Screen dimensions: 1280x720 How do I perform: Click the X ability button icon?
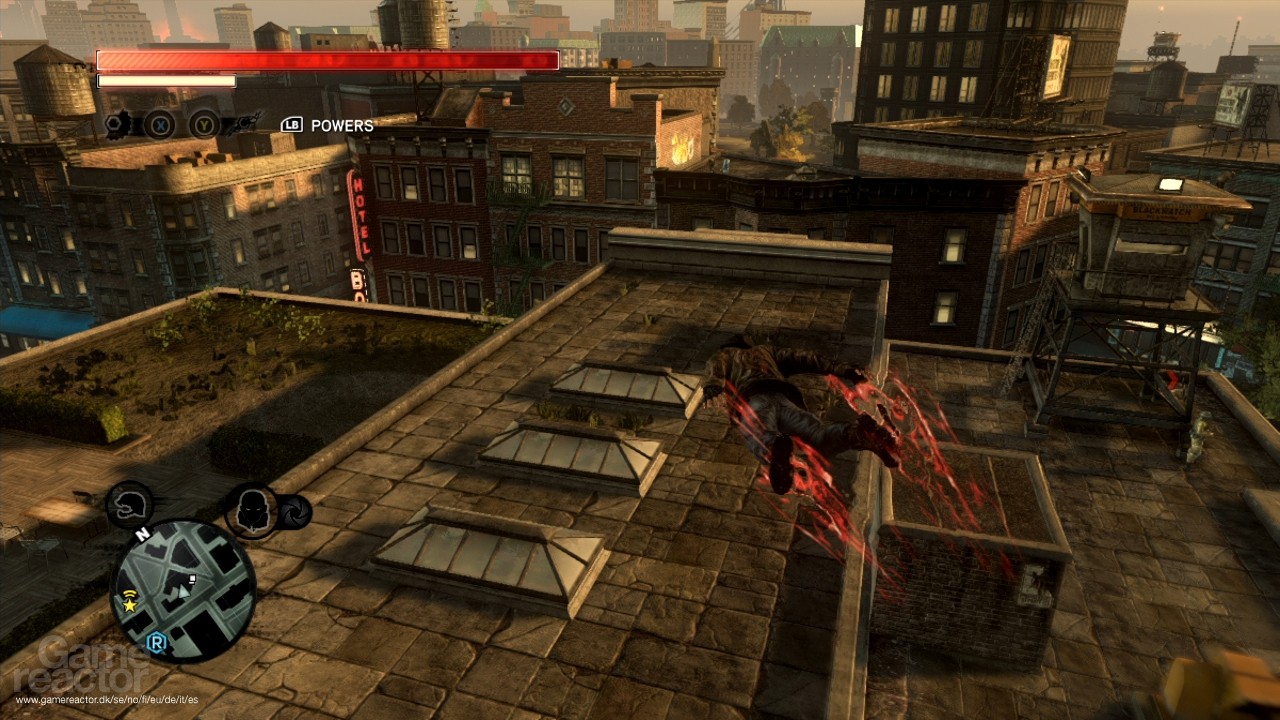(x=159, y=126)
